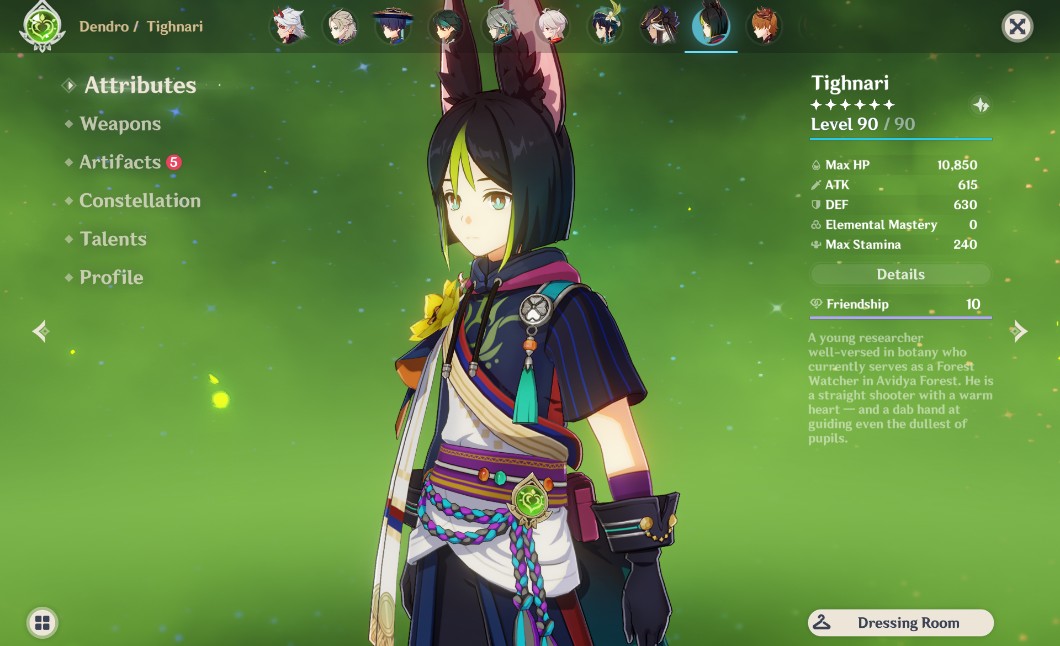Select the Attributes menu entry
This screenshot has width=1060, height=646.
(140, 86)
